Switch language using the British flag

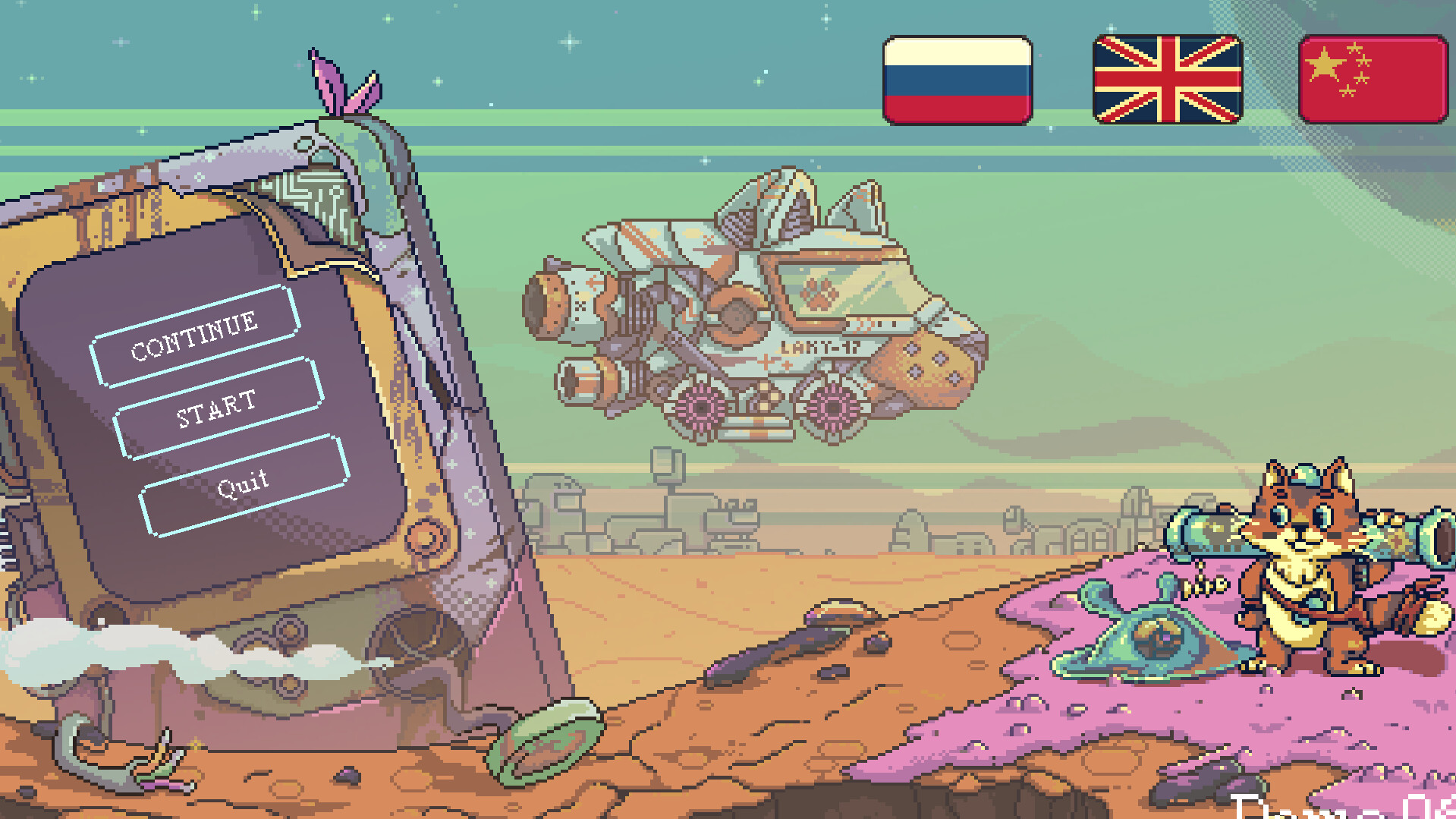[x=1166, y=78]
